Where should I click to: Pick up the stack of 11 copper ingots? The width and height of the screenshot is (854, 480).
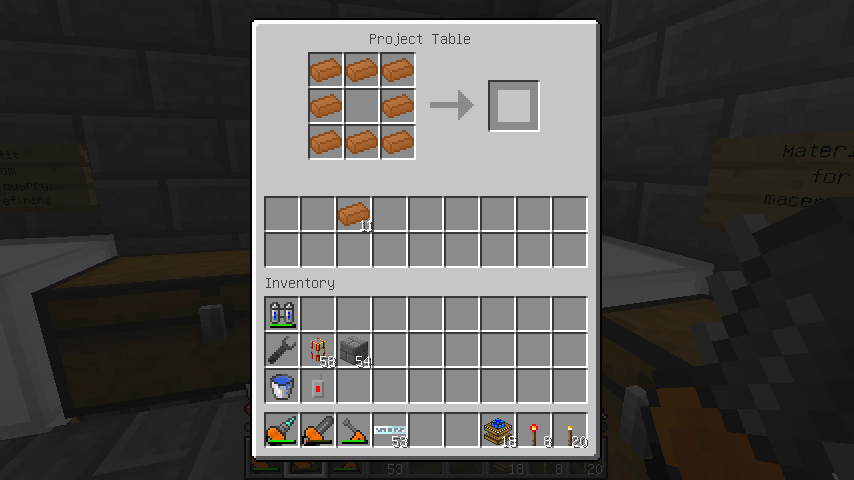coord(354,215)
